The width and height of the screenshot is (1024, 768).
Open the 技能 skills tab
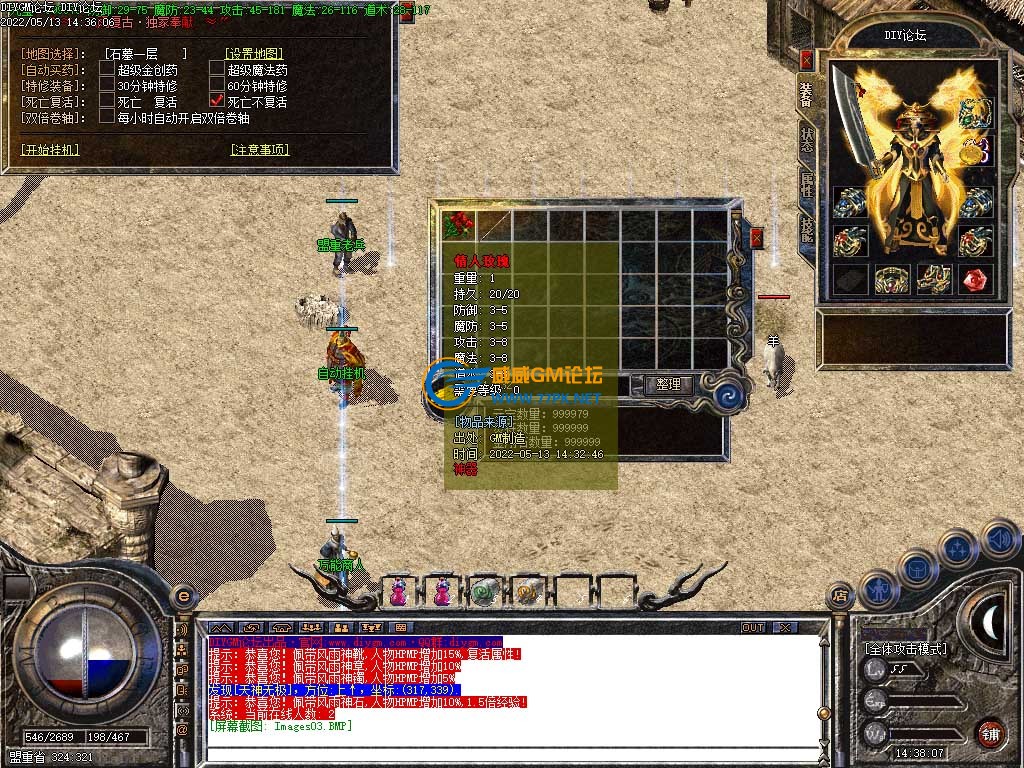point(807,230)
